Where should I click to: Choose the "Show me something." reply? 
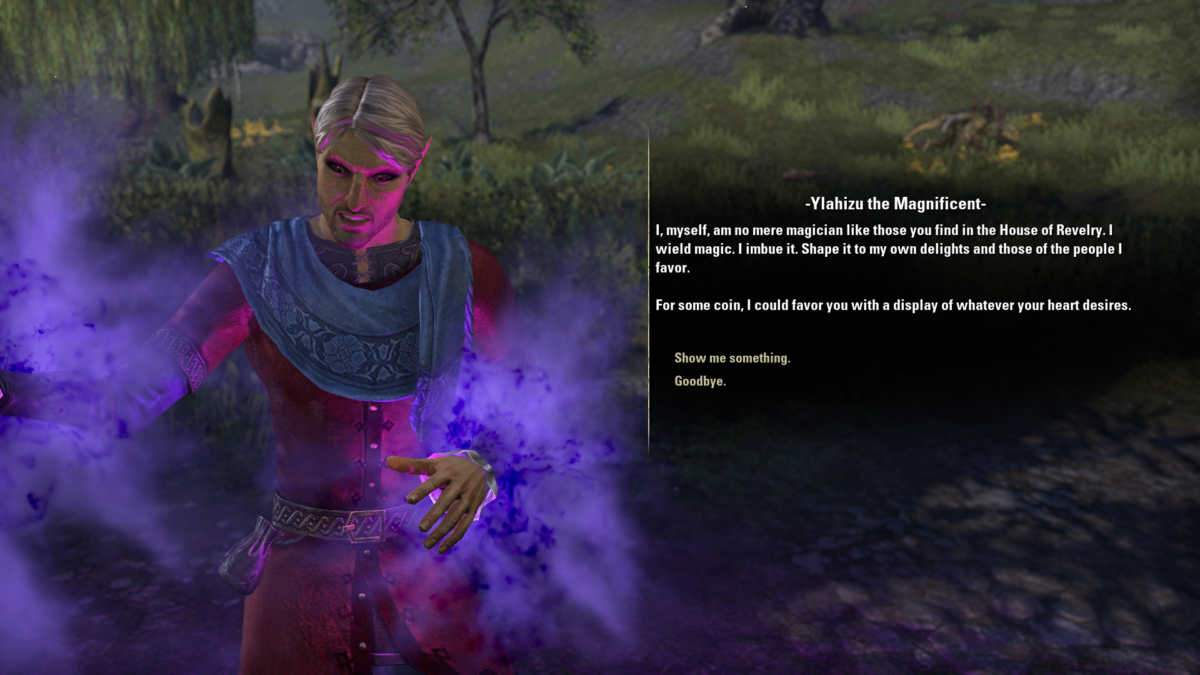tap(732, 358)
